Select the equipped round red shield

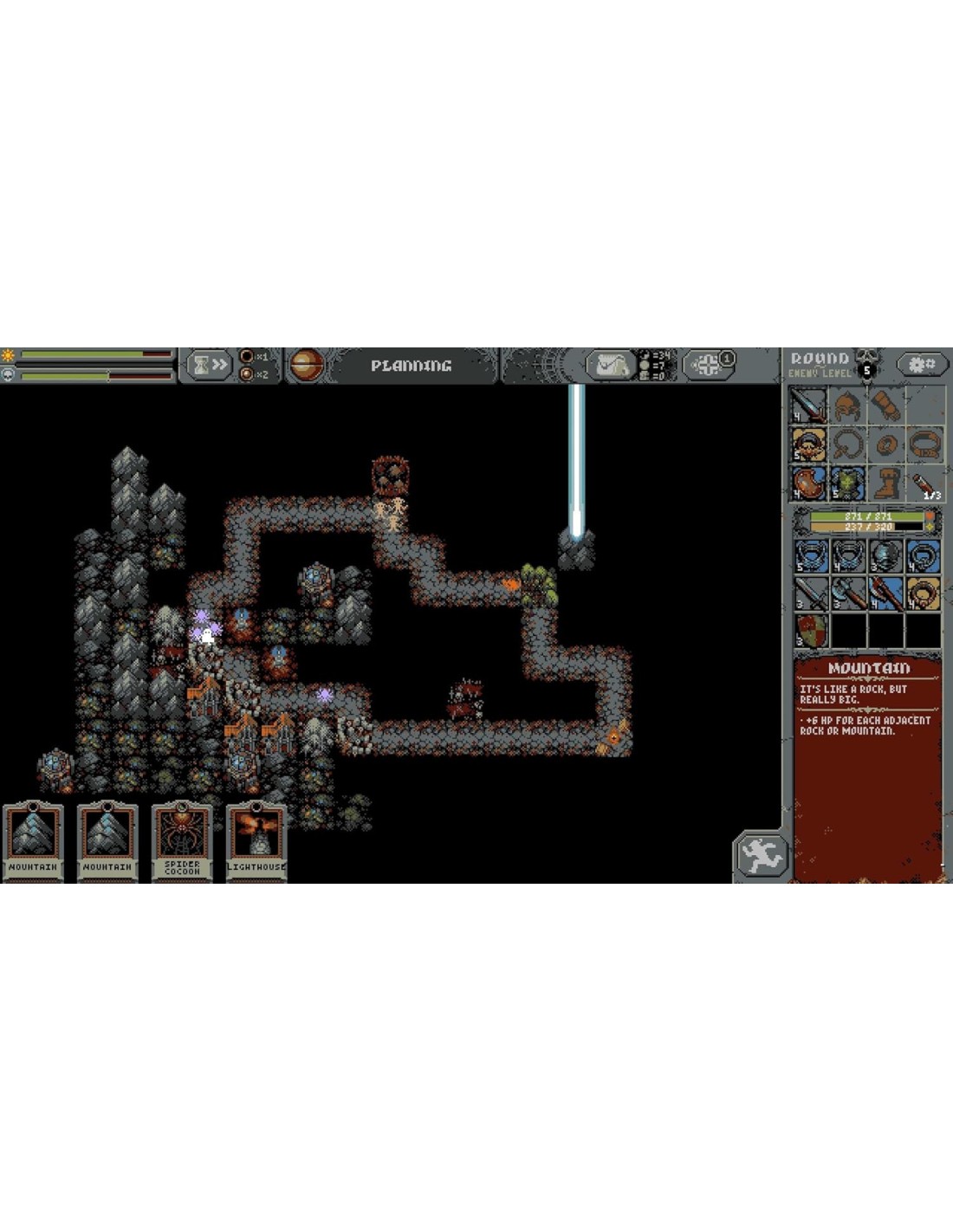click(x=809, y=483)
